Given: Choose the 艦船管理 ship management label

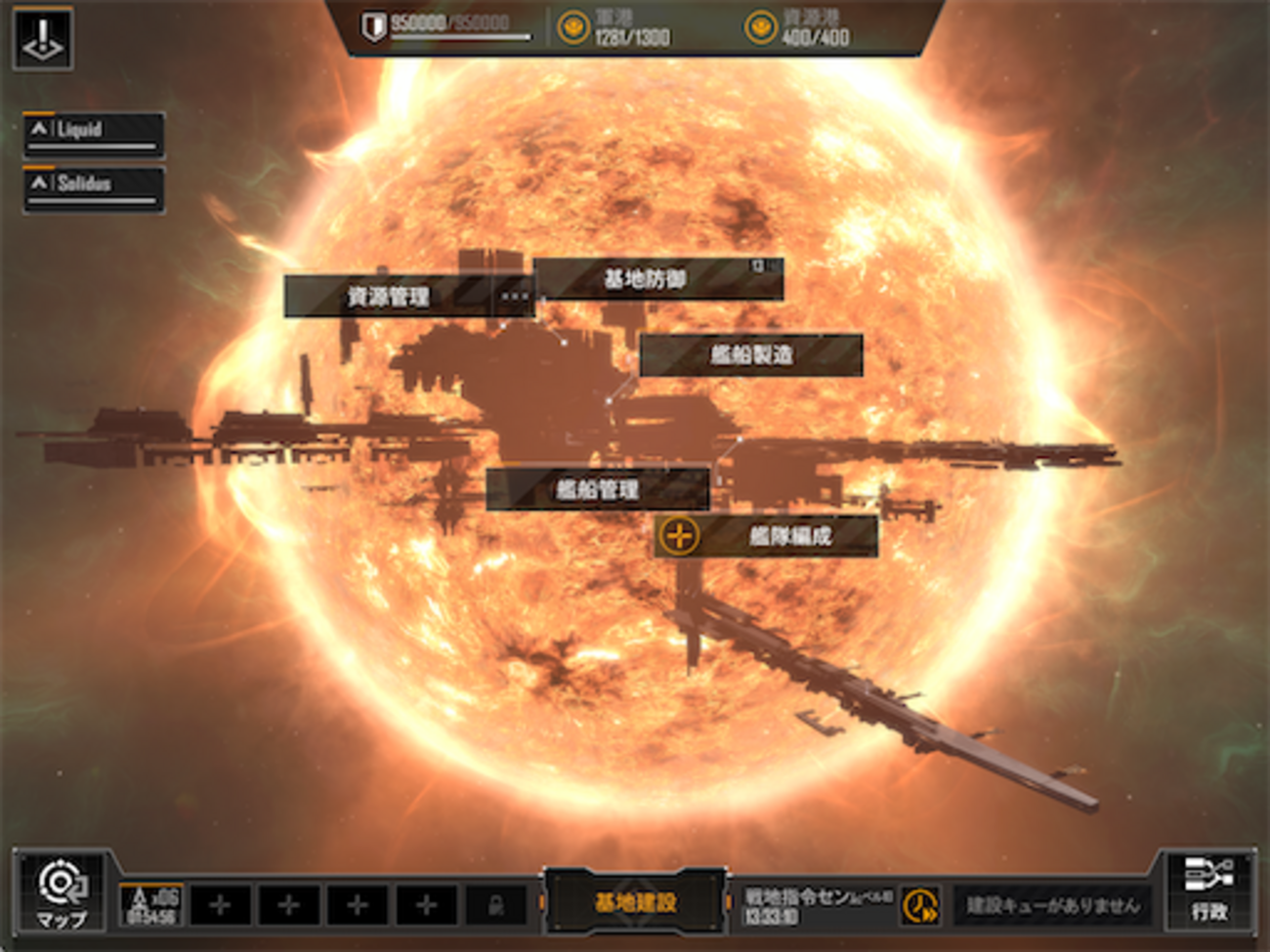Looking at the screenshot, I should pos(597,488).
